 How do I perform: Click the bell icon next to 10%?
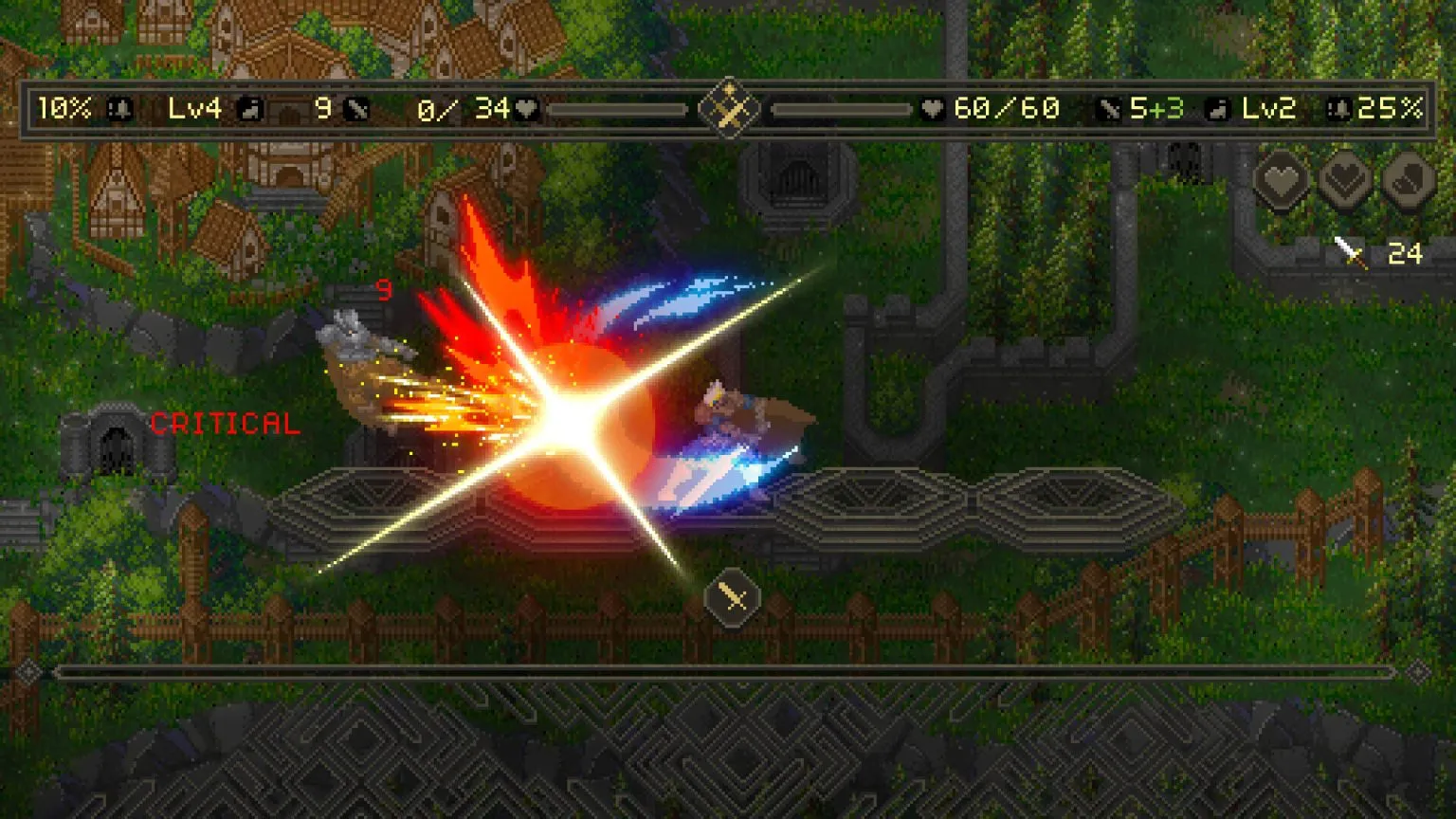coord(118,108)
